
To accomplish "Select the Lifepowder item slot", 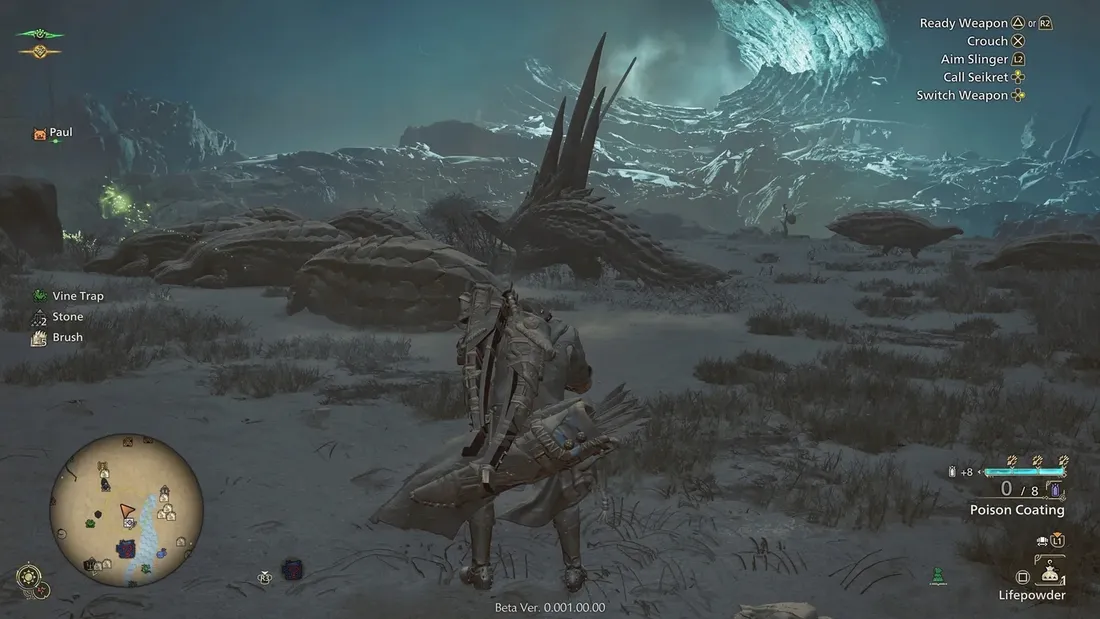I will tap(1049, 573).
